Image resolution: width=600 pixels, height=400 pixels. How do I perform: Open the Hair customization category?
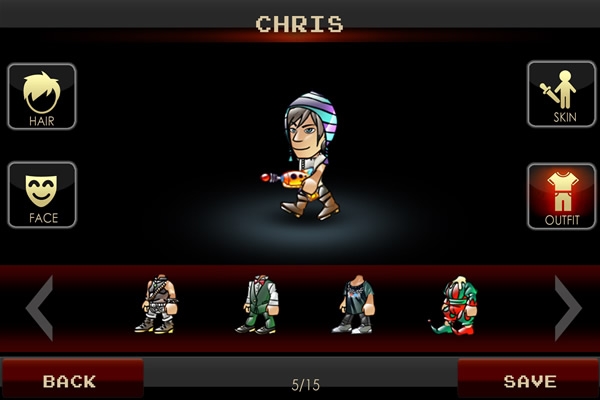point(42,97)
